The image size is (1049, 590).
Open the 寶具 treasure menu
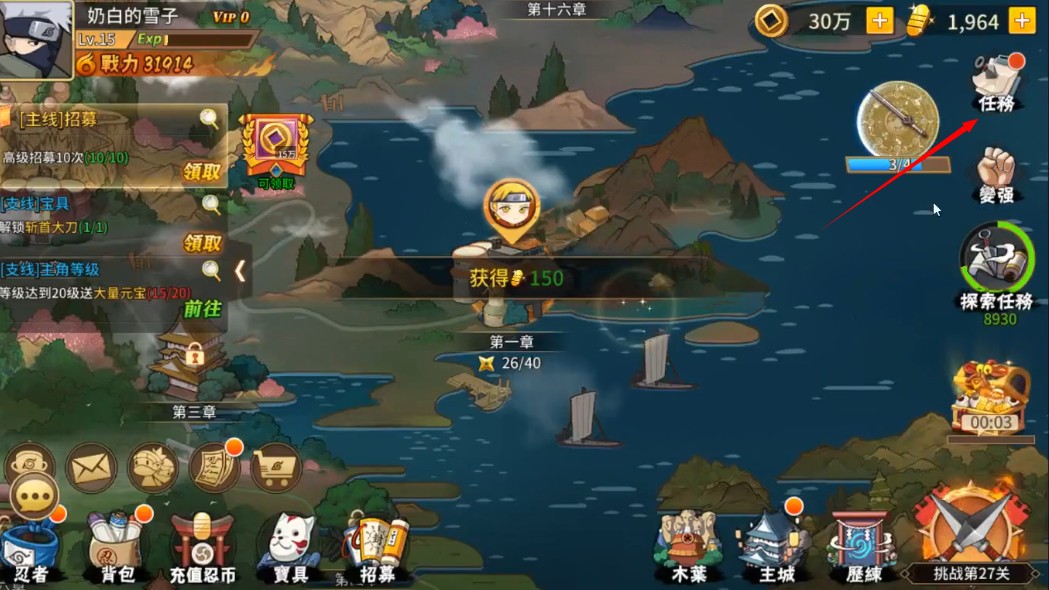click(290, 548)
